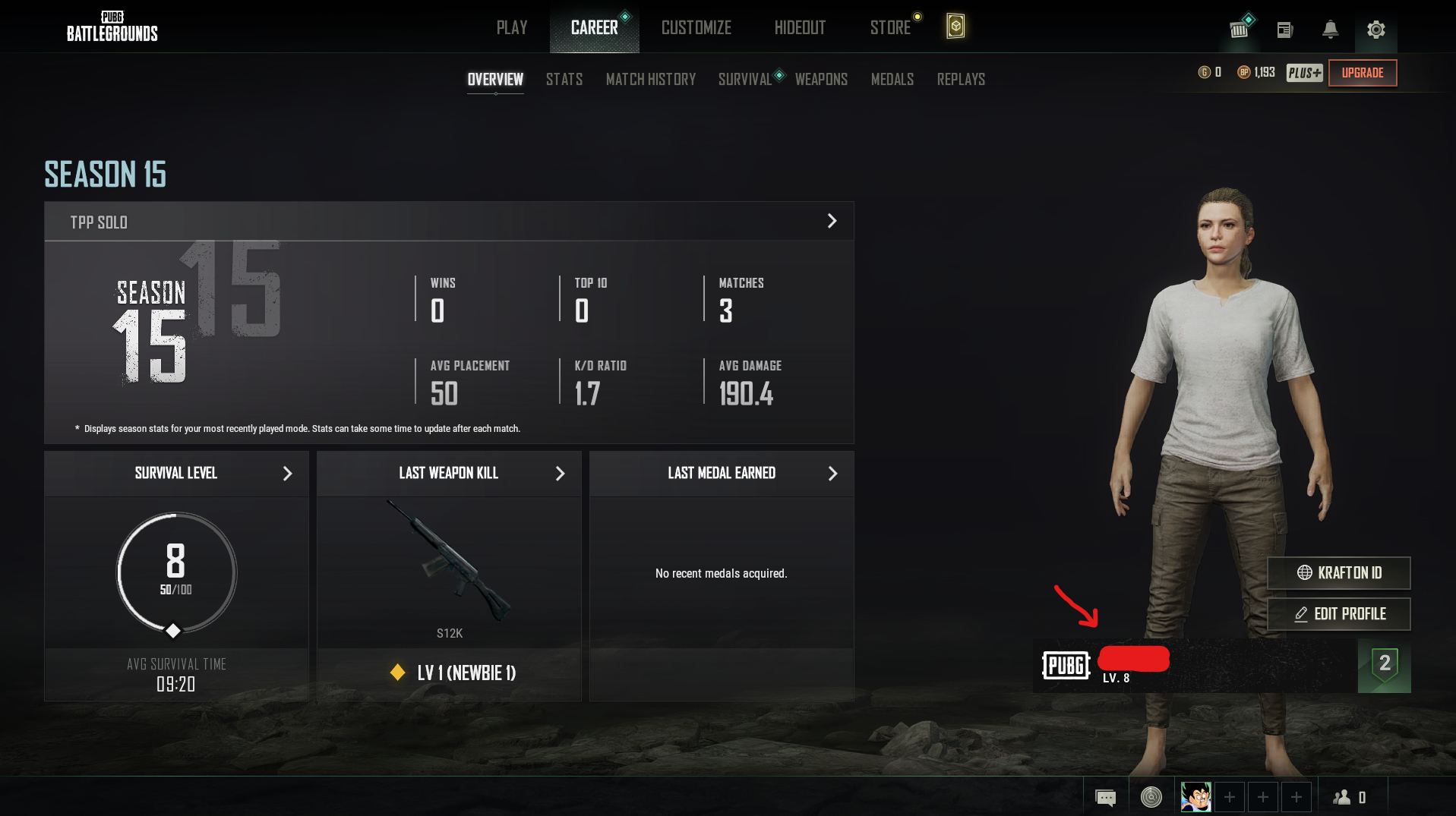Click the UPGRADE button

click(1362, 72)
